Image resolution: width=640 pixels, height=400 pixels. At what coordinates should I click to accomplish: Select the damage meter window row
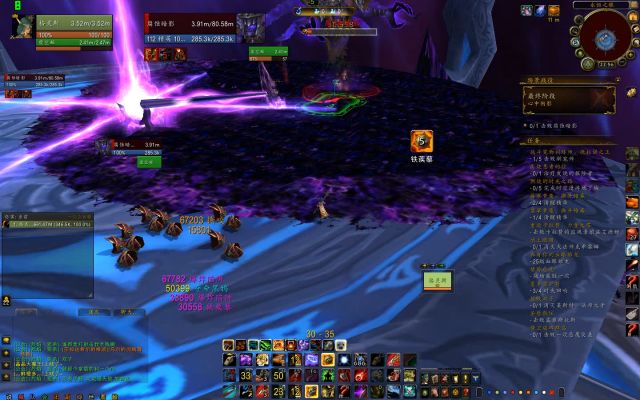point(50,225)
